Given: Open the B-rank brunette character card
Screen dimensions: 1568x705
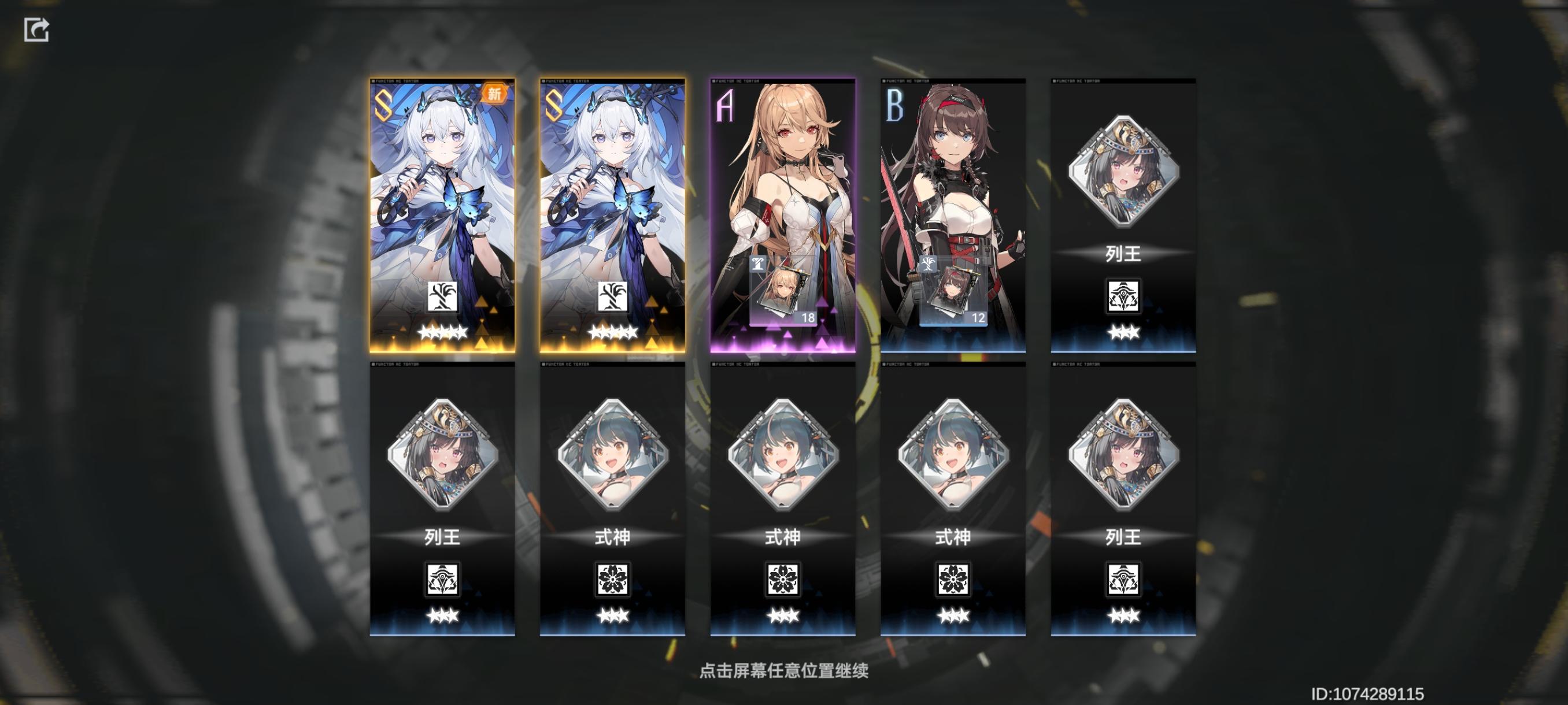Looking at the screenshot, I should 952,201.
